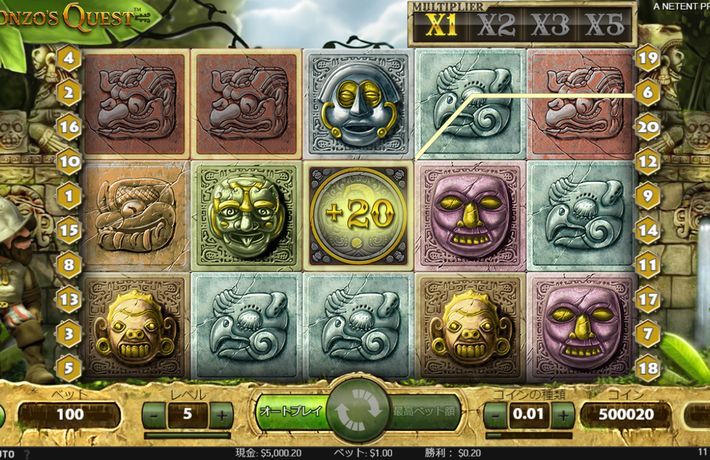Choose payline number 5 badge

69,367
